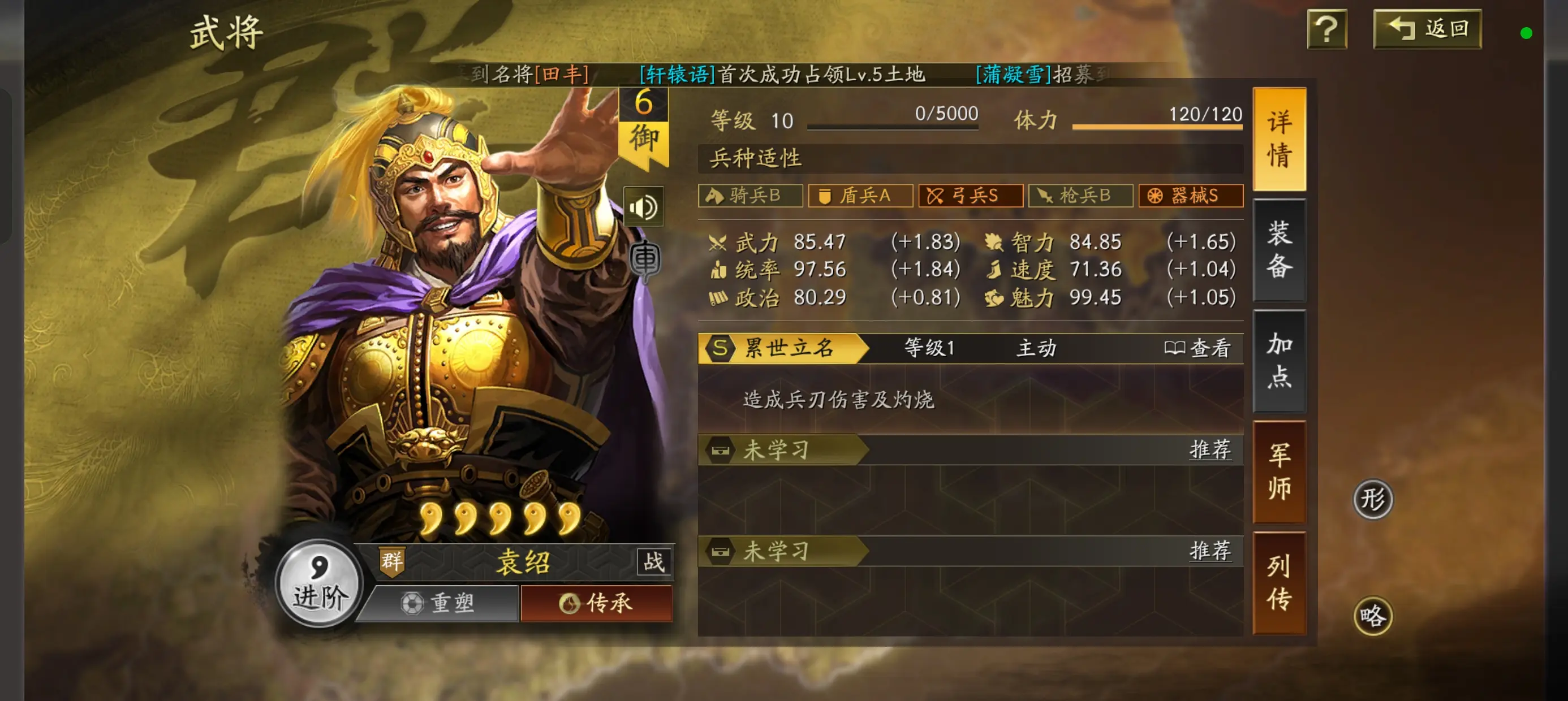Select the 盾兵A shield troop icon
The width and height of the screenshot is (1568, 701).
point(860,196)
